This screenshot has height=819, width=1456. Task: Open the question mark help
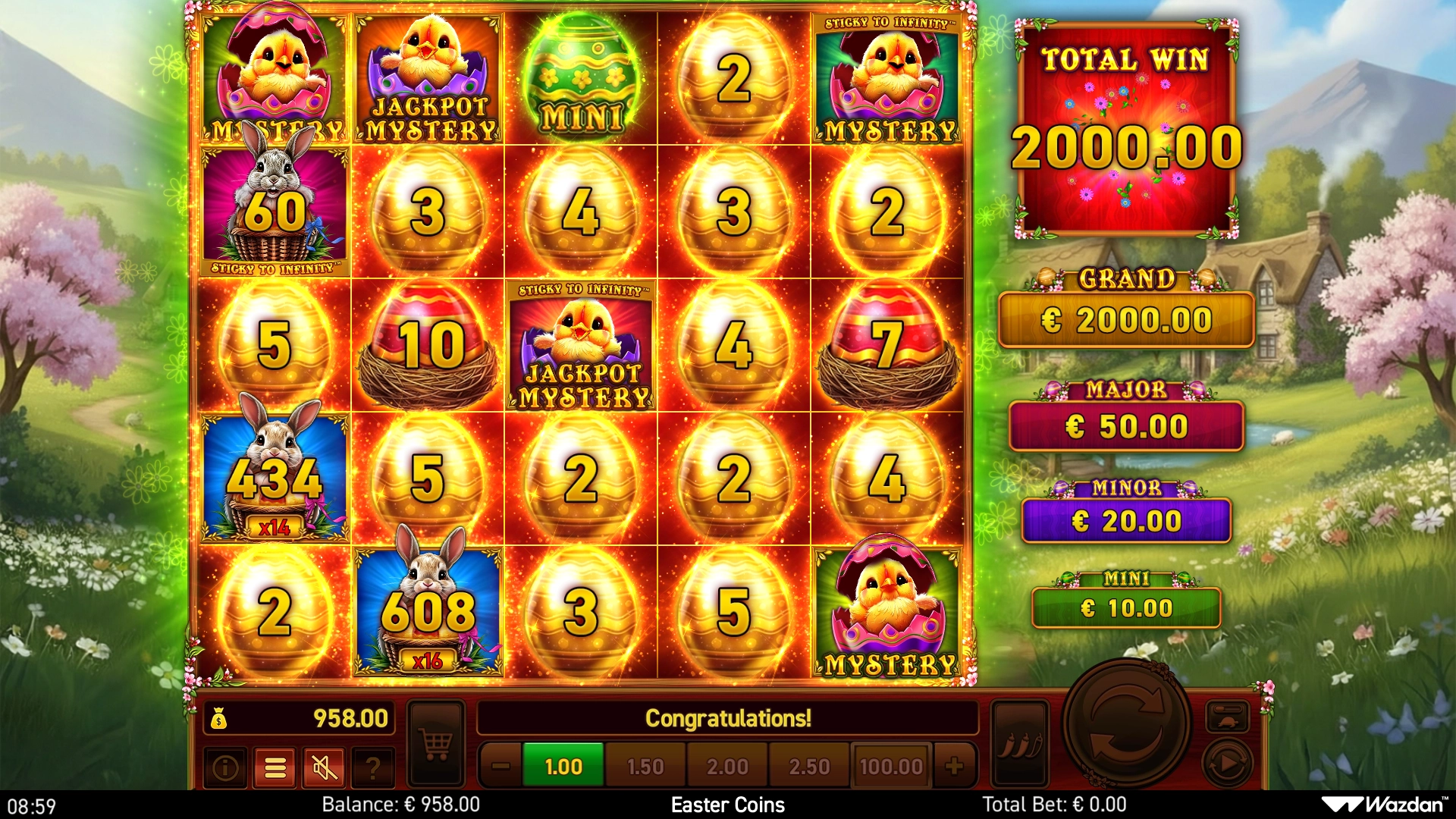coord(372,768)
